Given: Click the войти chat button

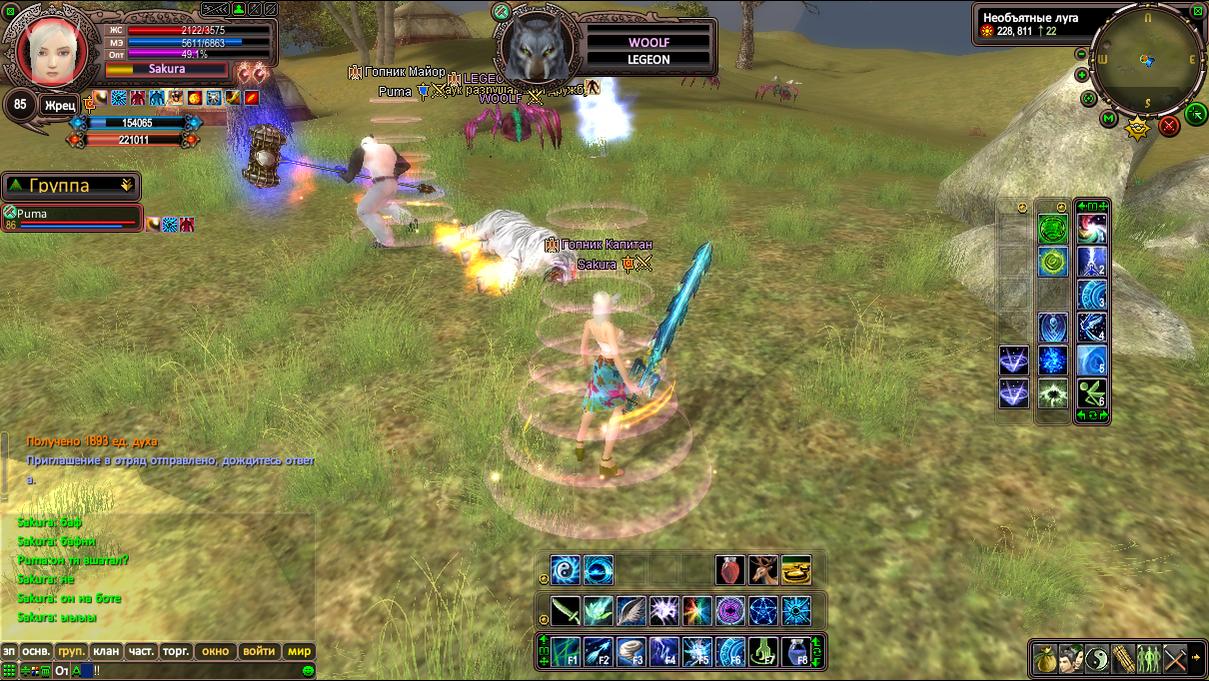Looking at the screenshot, I should (x=258, y=651).
